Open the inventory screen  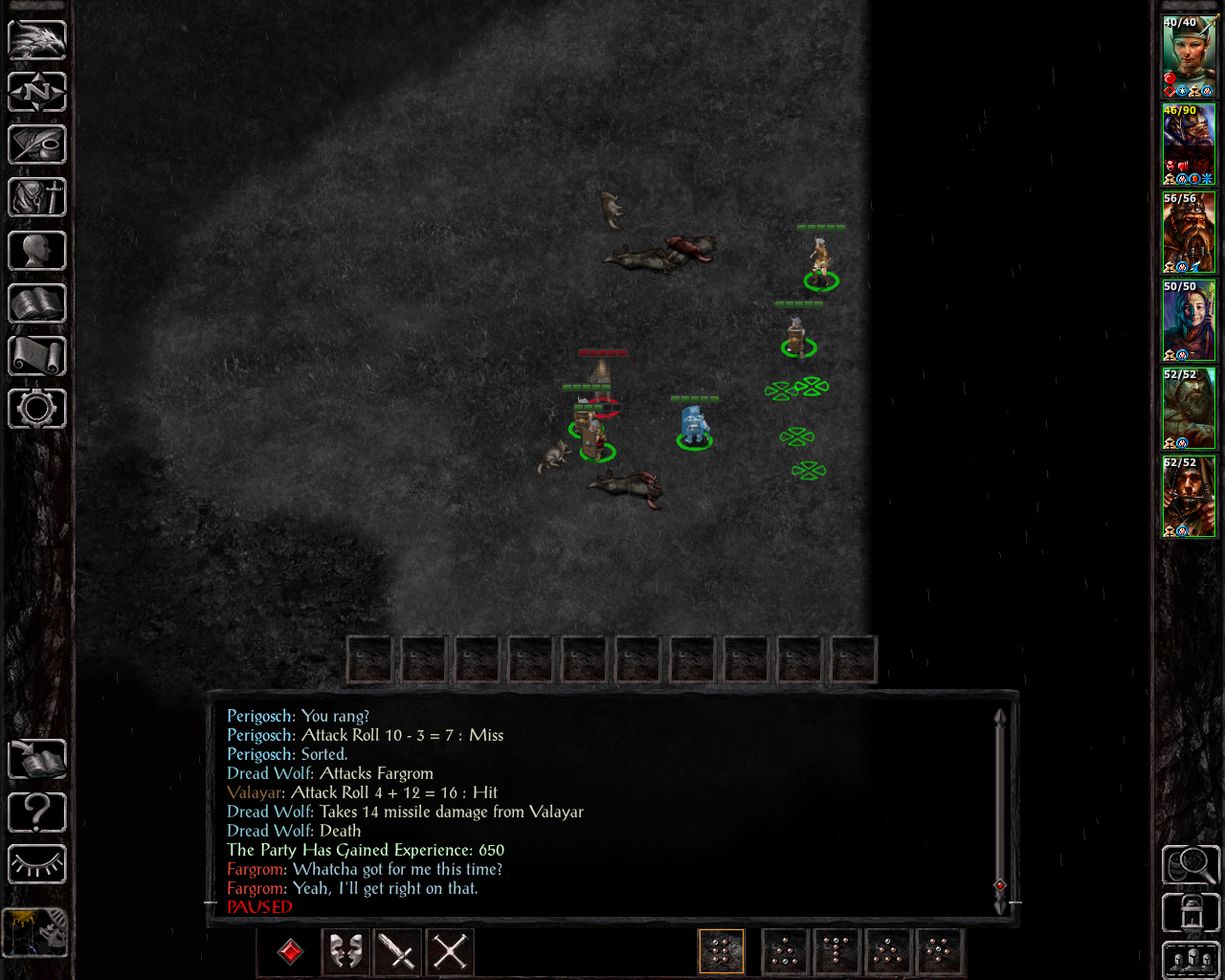click(x=37, y=198)
